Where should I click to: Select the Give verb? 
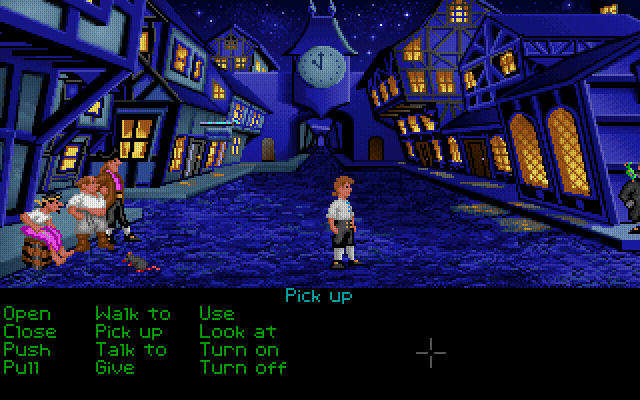point(115,367)
